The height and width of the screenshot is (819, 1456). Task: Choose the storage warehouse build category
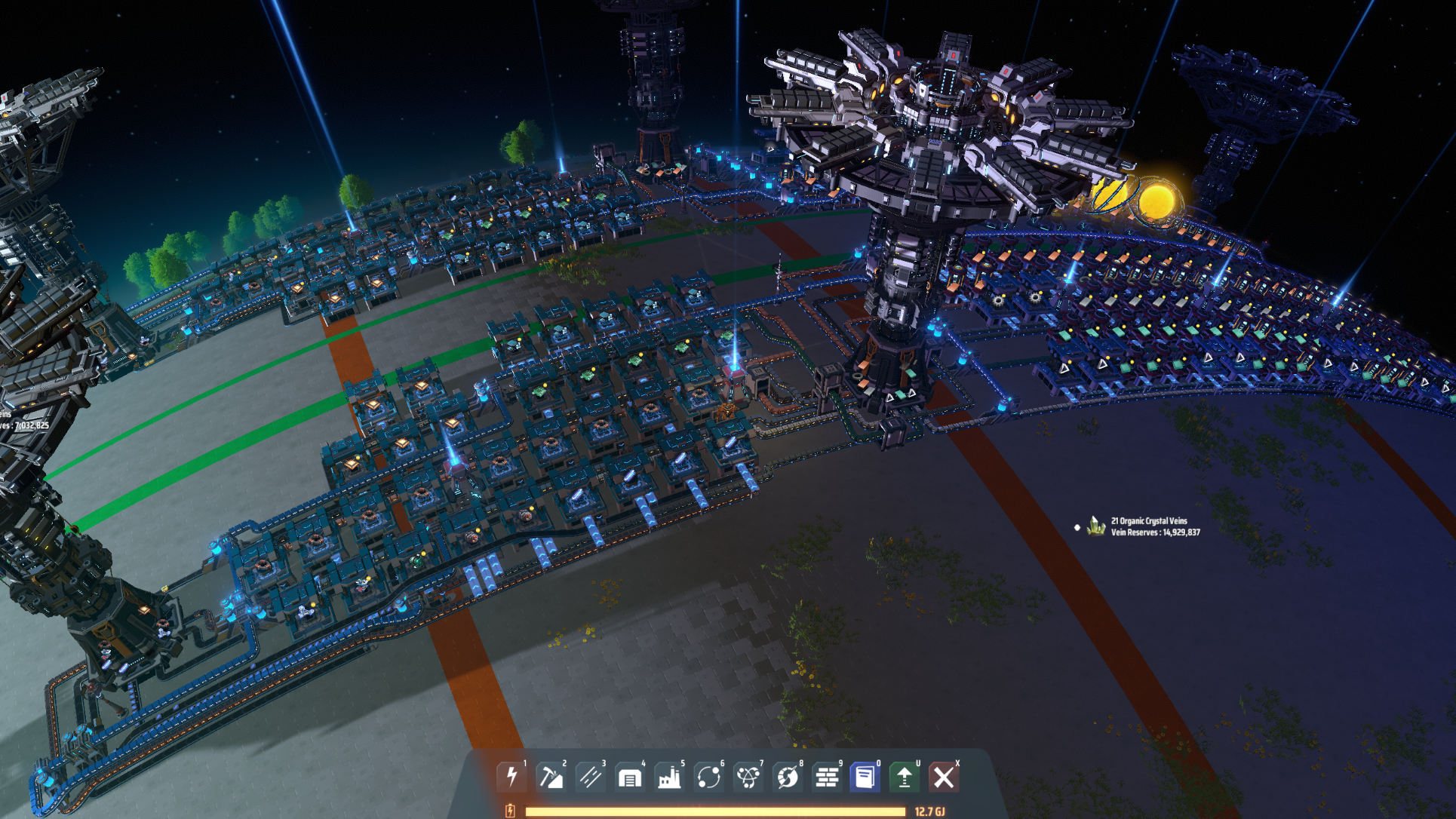pos(630,776)
